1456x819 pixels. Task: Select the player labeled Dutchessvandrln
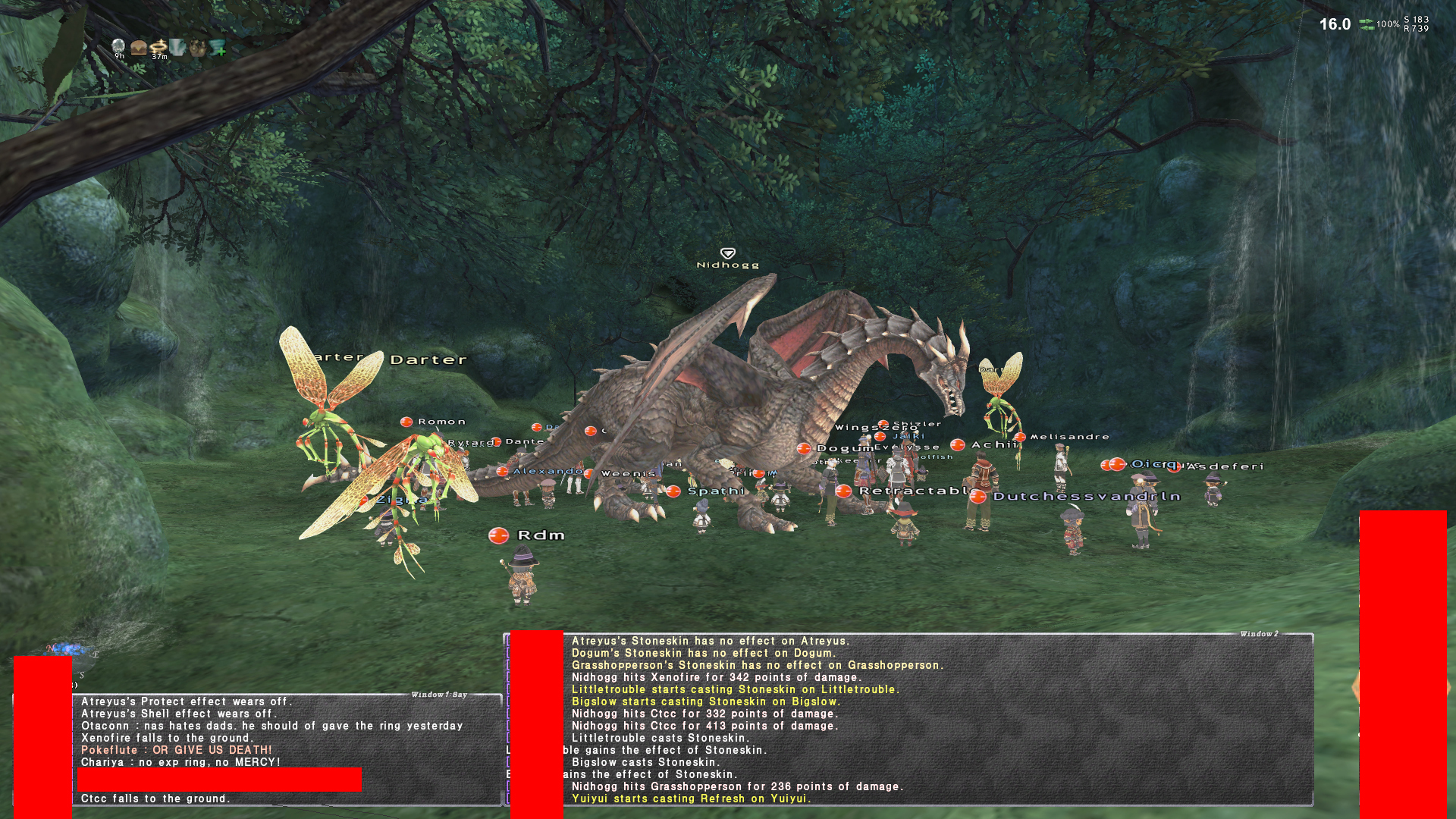click(x=1086, y=497)
